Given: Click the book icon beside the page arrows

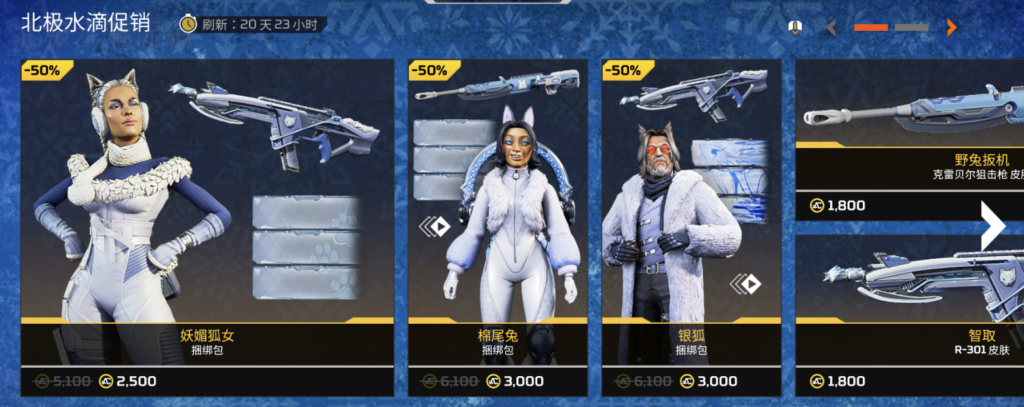Looking at the screenshot, I should (796, 27).
